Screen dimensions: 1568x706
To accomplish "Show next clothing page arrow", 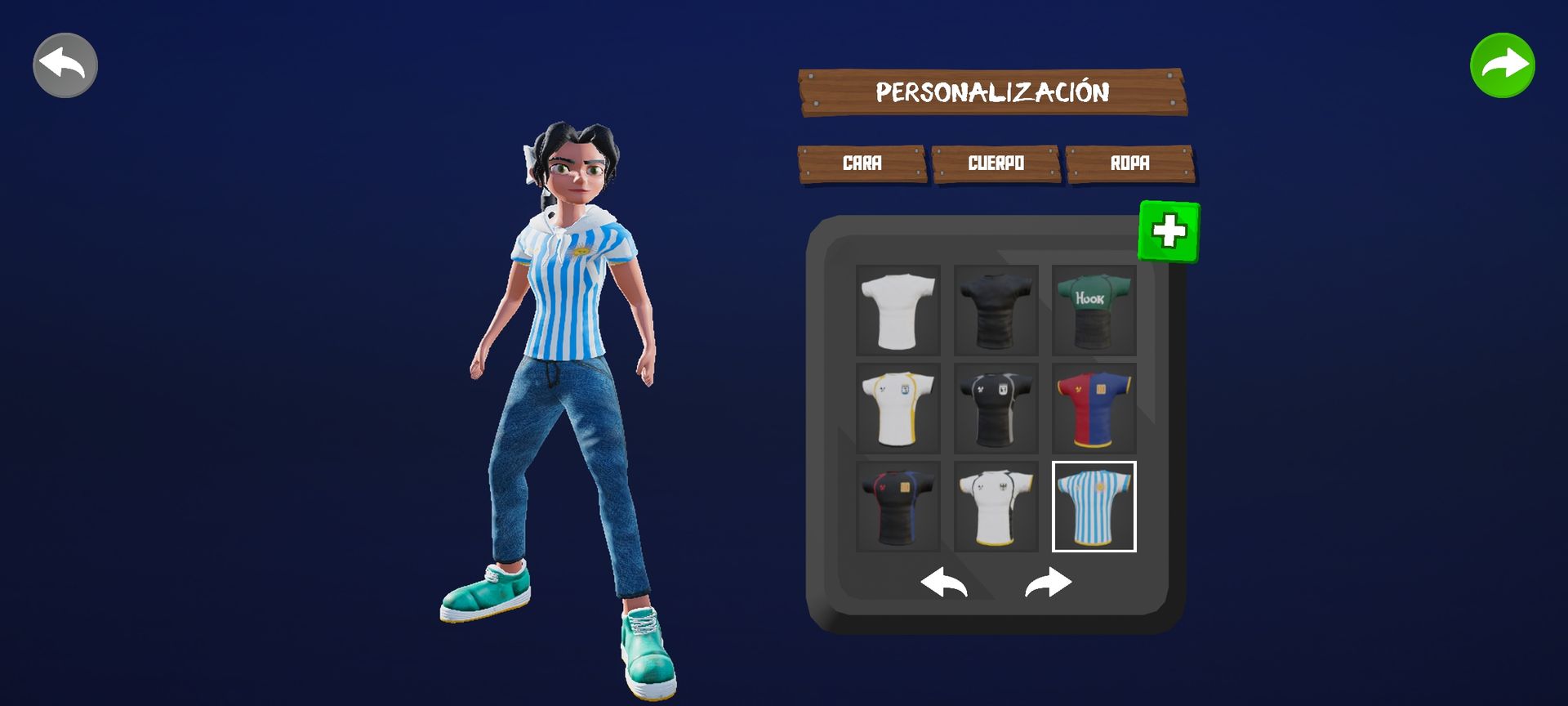I will [1048, 583].
